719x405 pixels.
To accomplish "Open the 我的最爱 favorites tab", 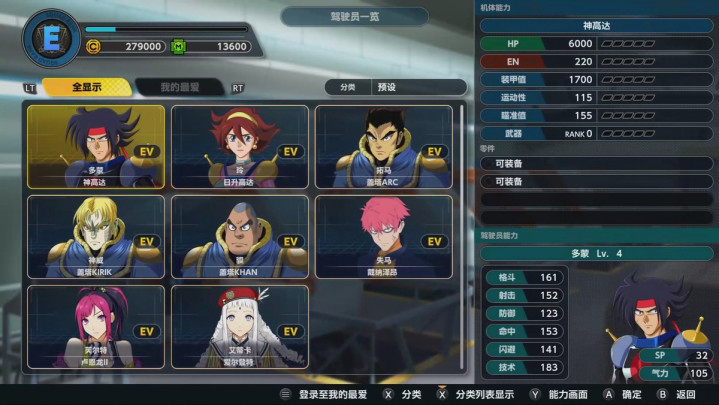I will [180, 87].
